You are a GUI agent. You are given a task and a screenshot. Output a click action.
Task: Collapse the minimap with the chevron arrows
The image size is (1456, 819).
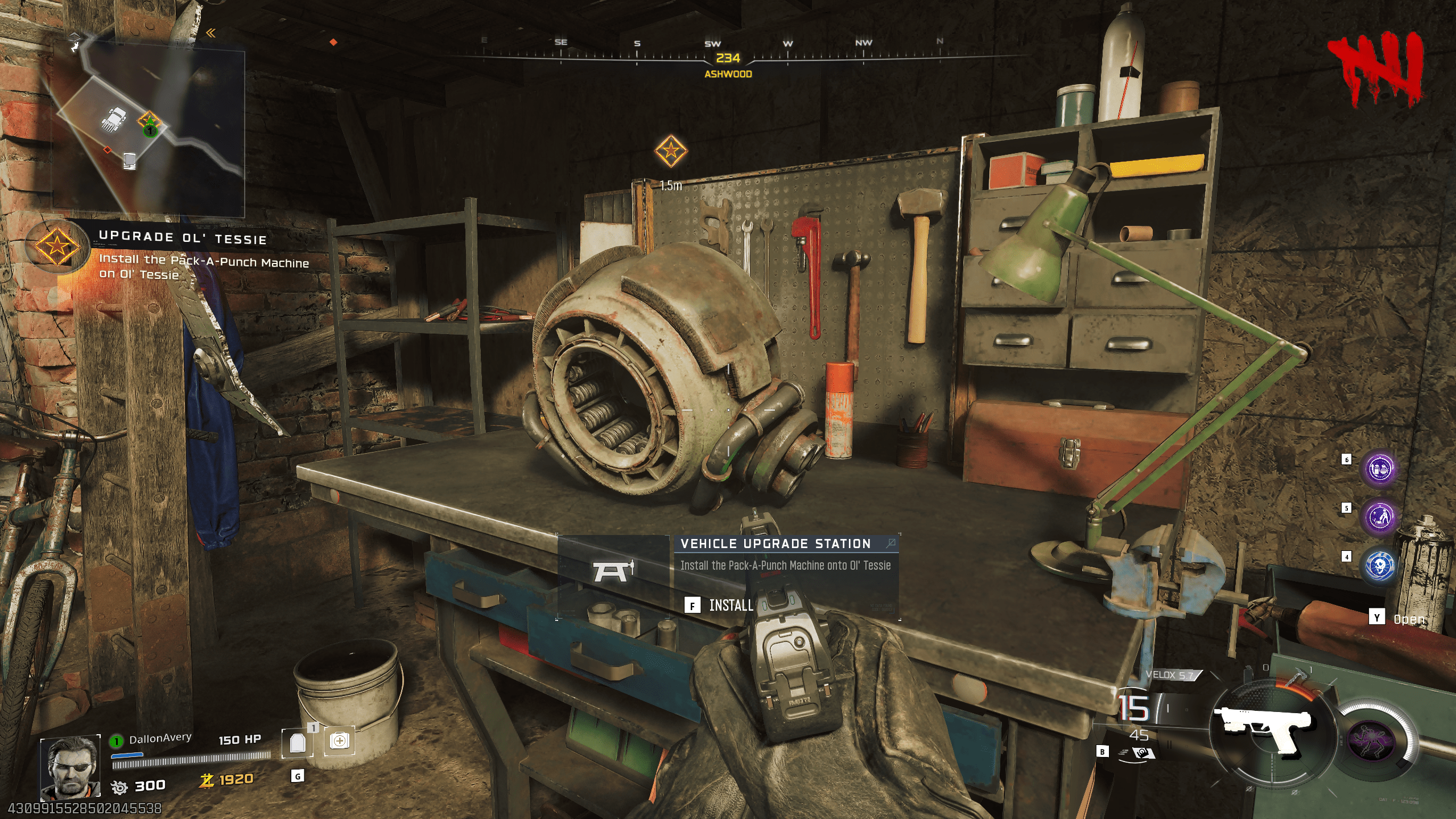click(211, 33)
